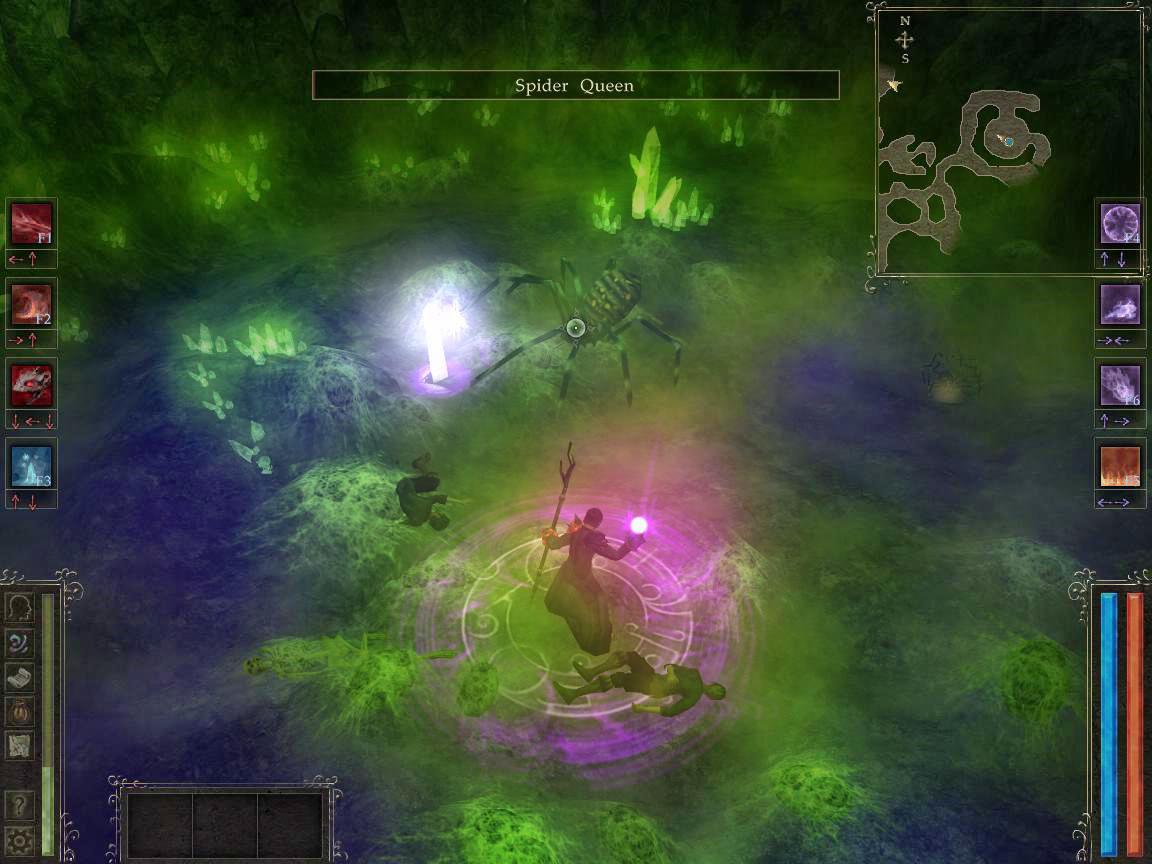Select the red skull creature spell
The width and height of the screenshot is (1152, 864).
click(31, 384)
